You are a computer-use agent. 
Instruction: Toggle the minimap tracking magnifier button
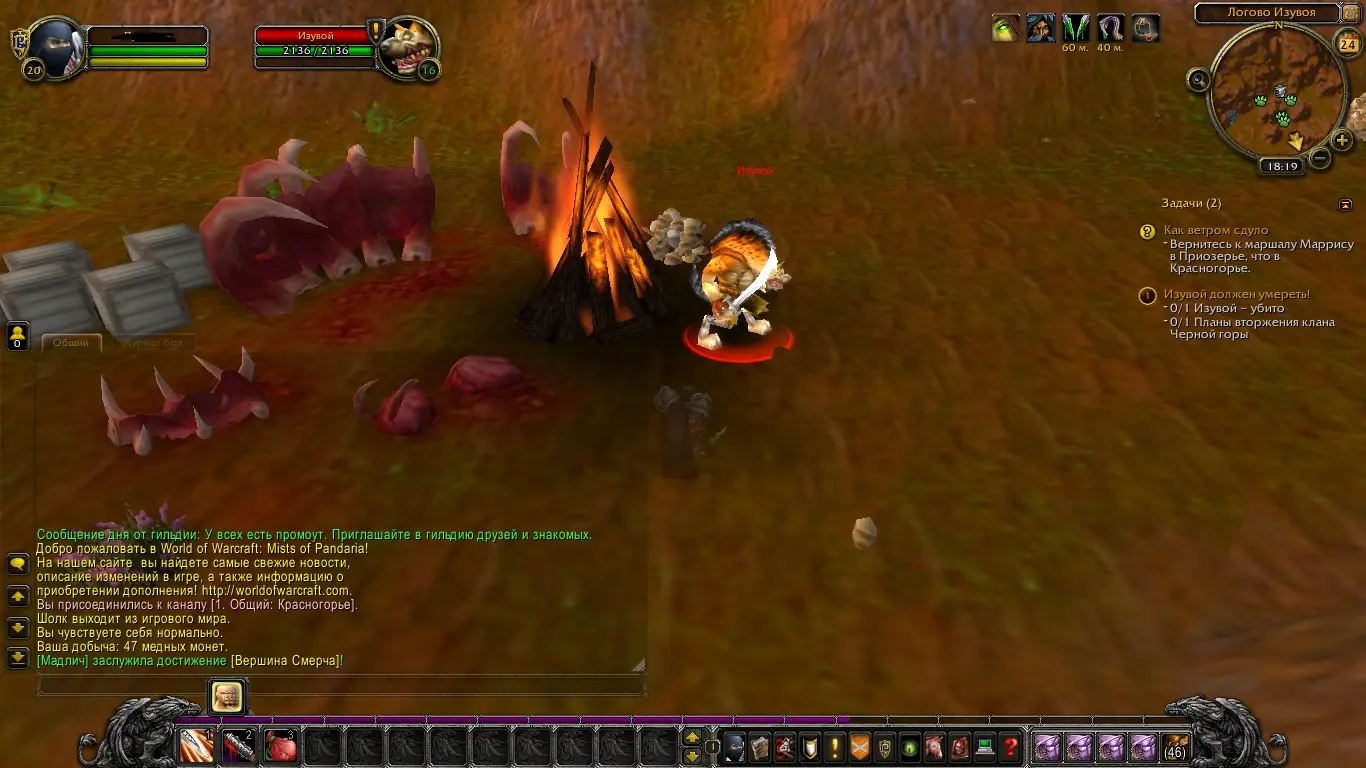1199,80
